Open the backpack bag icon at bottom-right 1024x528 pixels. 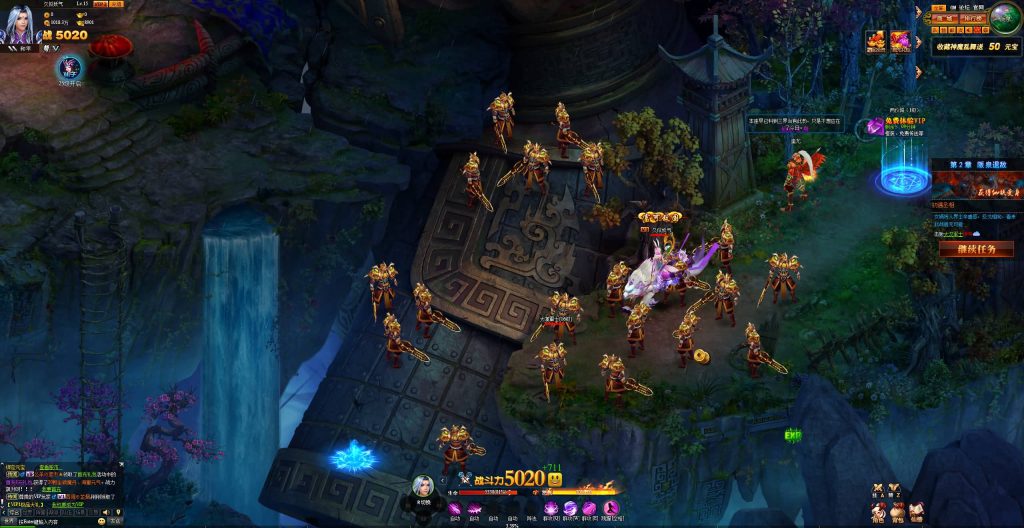click(897, 511)
